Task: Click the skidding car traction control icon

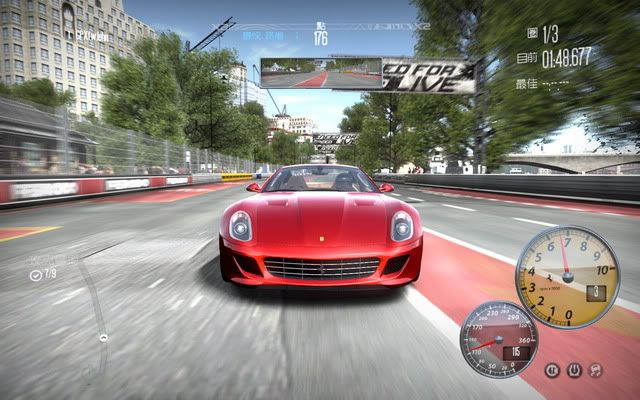Action: [x=596, y=371]
